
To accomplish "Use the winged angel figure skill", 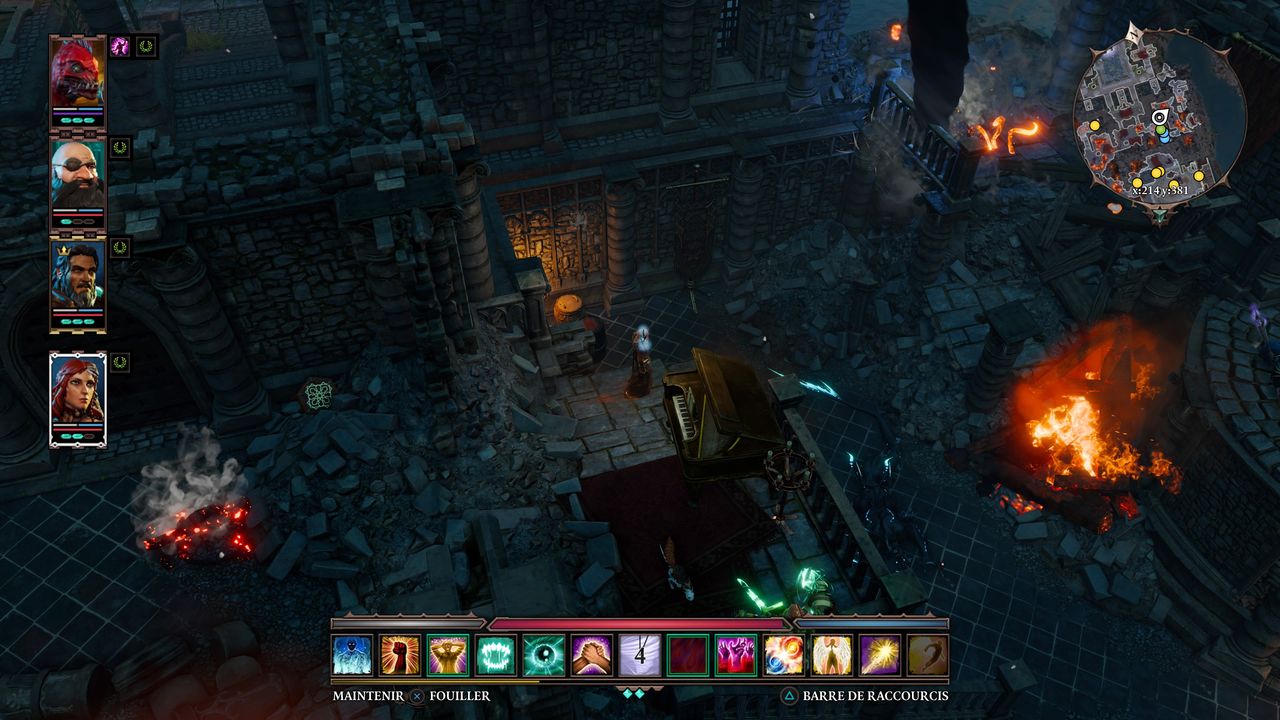I will coord(832,655).
